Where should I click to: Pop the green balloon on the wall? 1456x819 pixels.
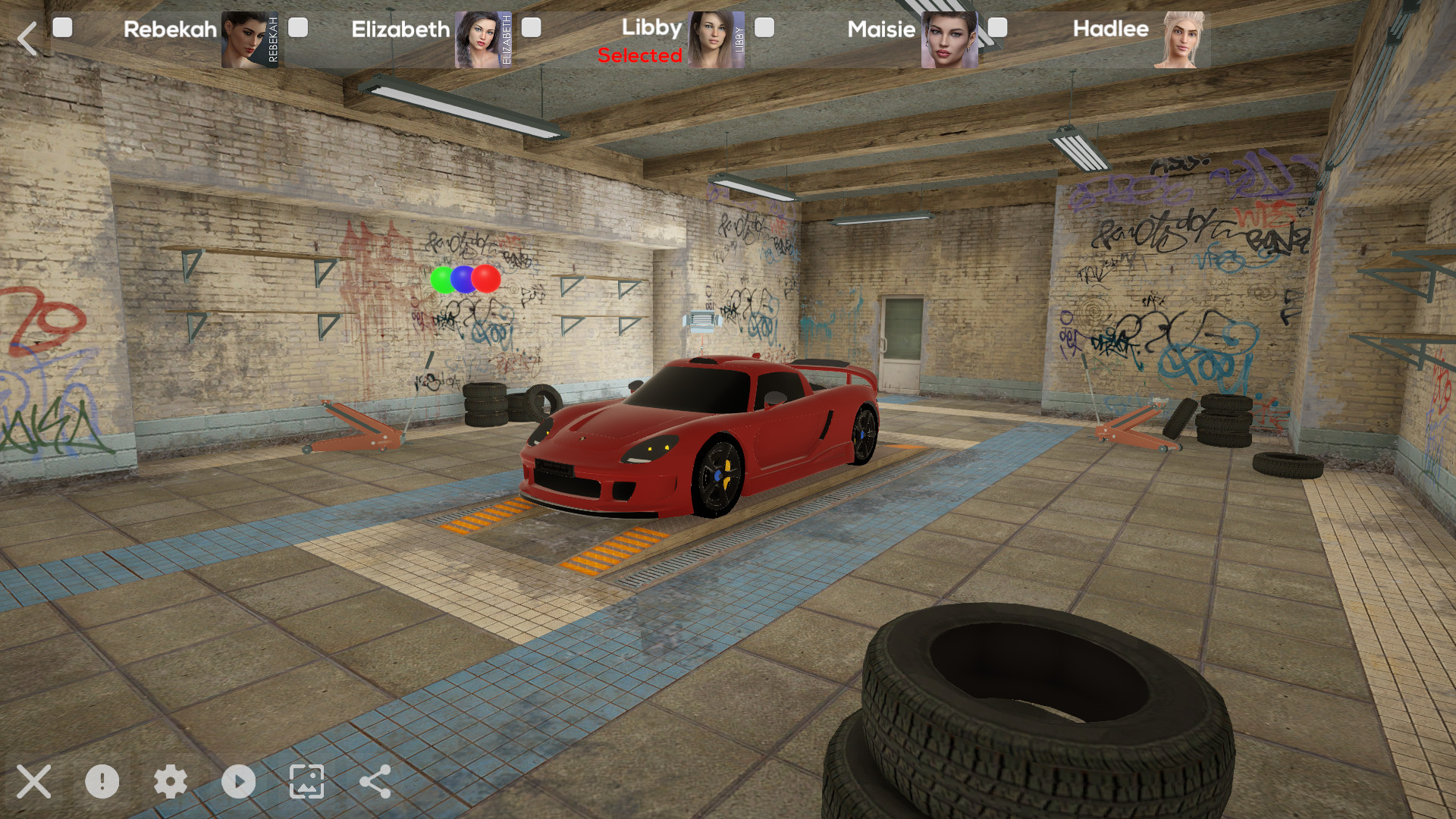pos(442,279)
